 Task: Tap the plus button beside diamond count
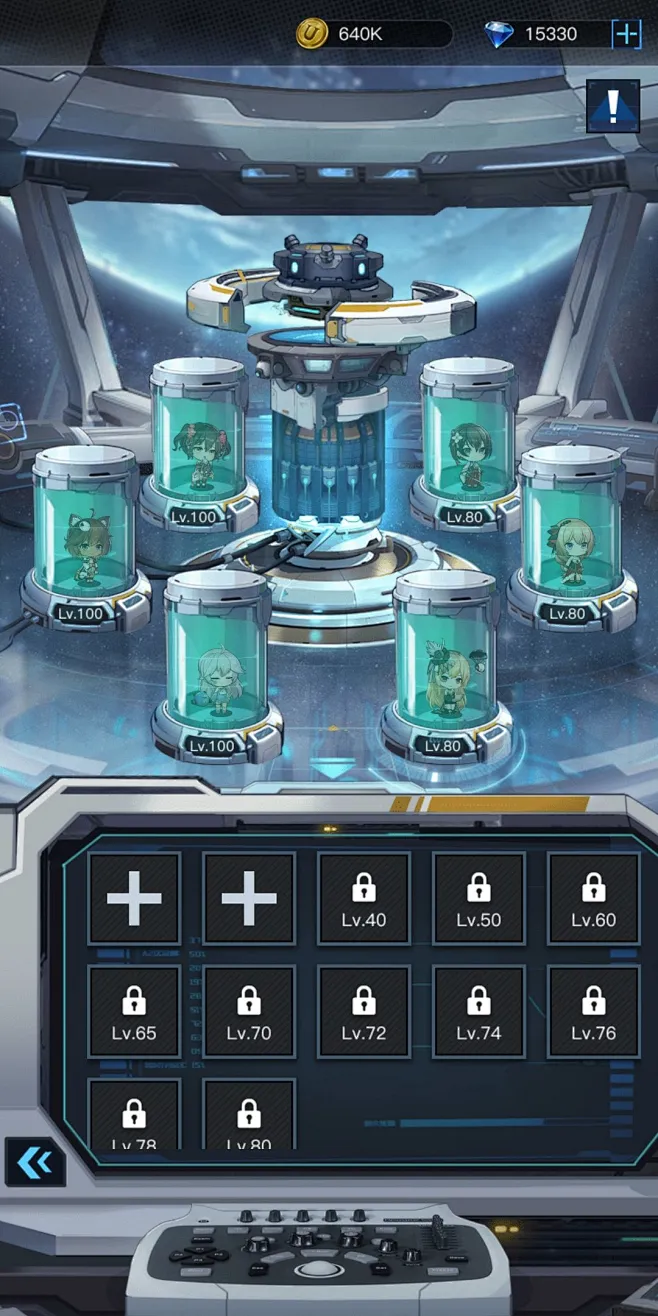point(627,34)
